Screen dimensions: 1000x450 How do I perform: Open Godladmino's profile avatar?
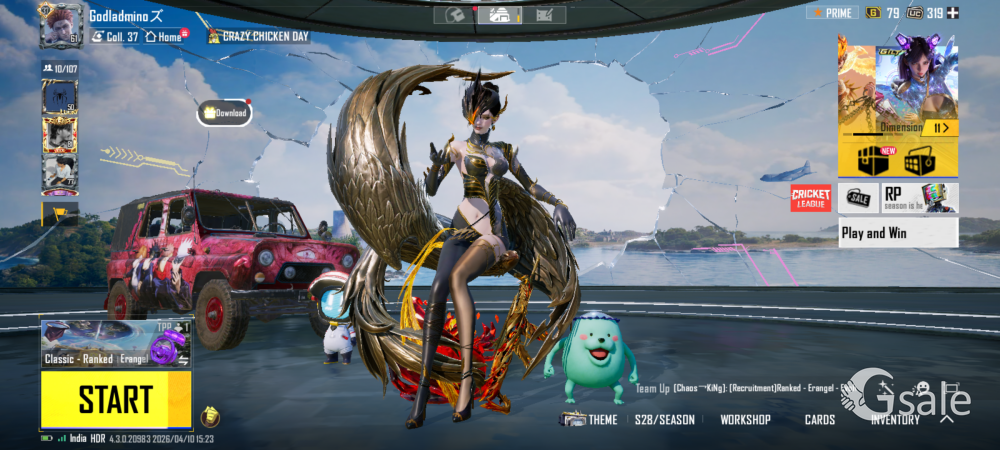click(x=59, y=25)
